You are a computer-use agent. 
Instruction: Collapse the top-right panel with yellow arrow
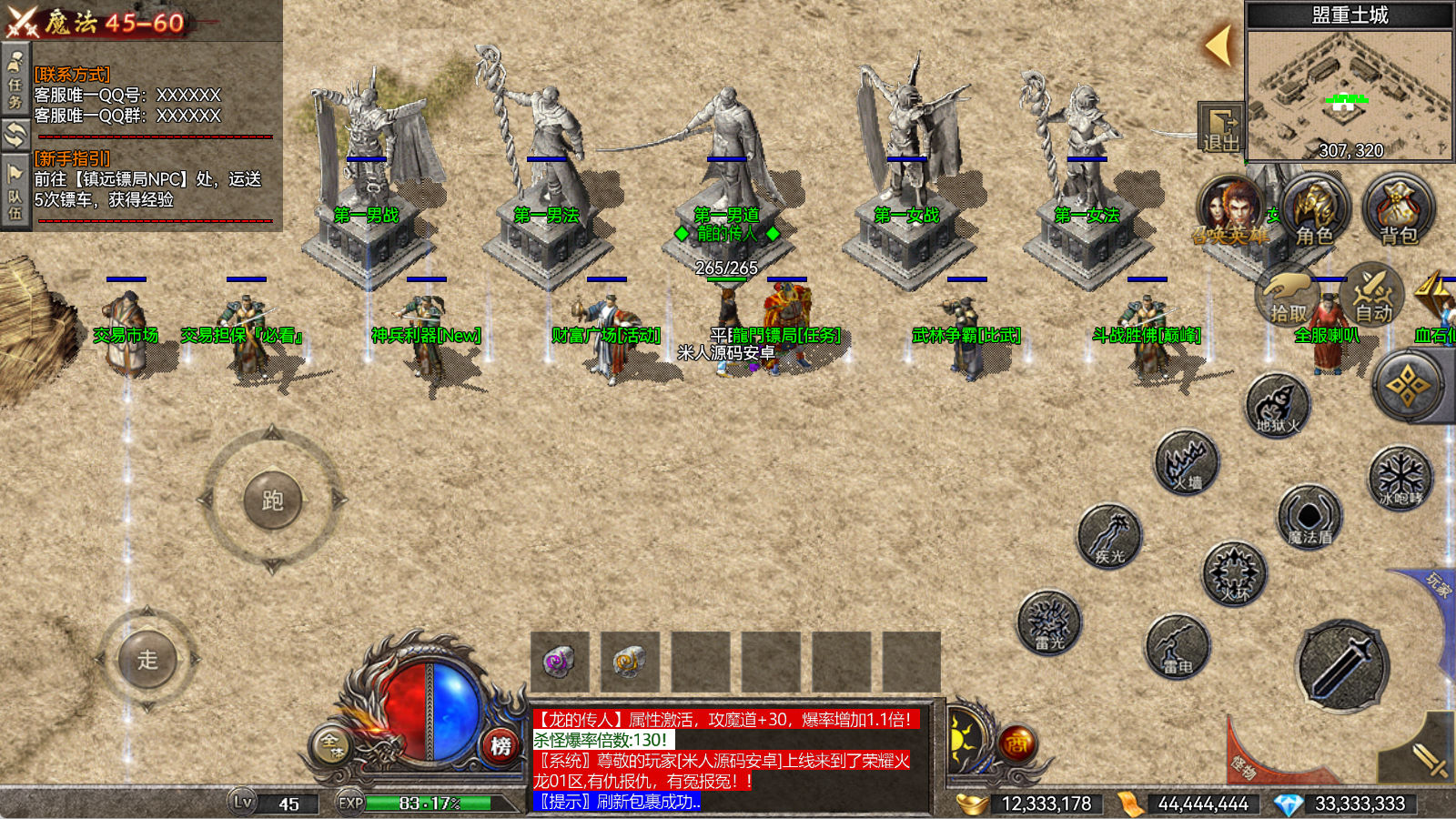pos(1218,45)
